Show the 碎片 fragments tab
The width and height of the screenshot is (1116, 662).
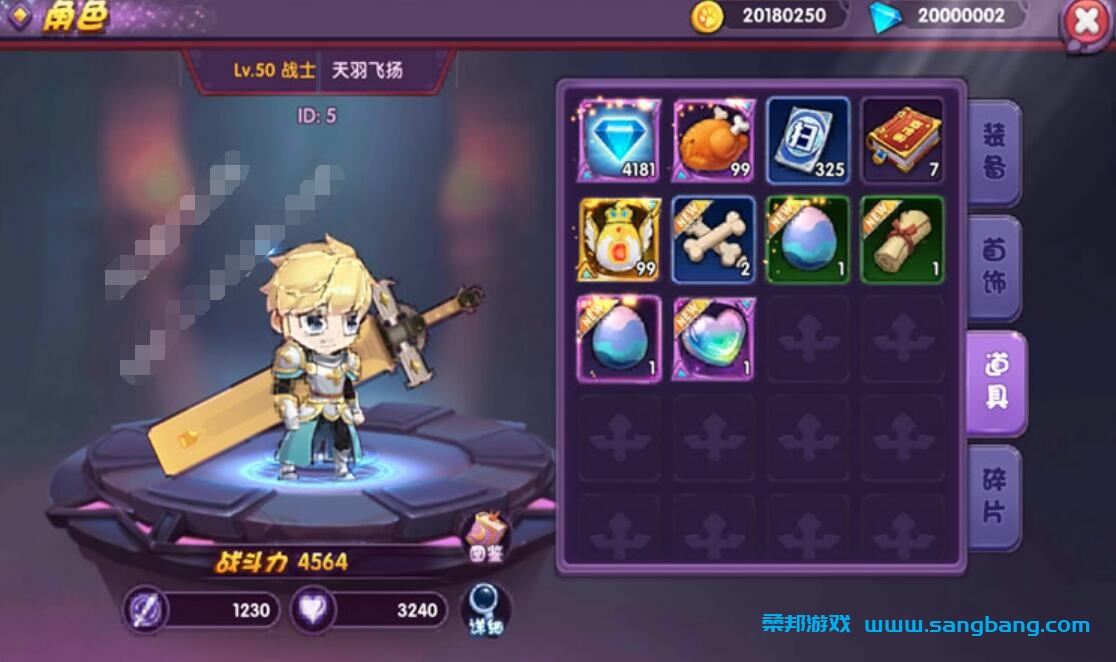pyautogui.click(x=993, y=497)
